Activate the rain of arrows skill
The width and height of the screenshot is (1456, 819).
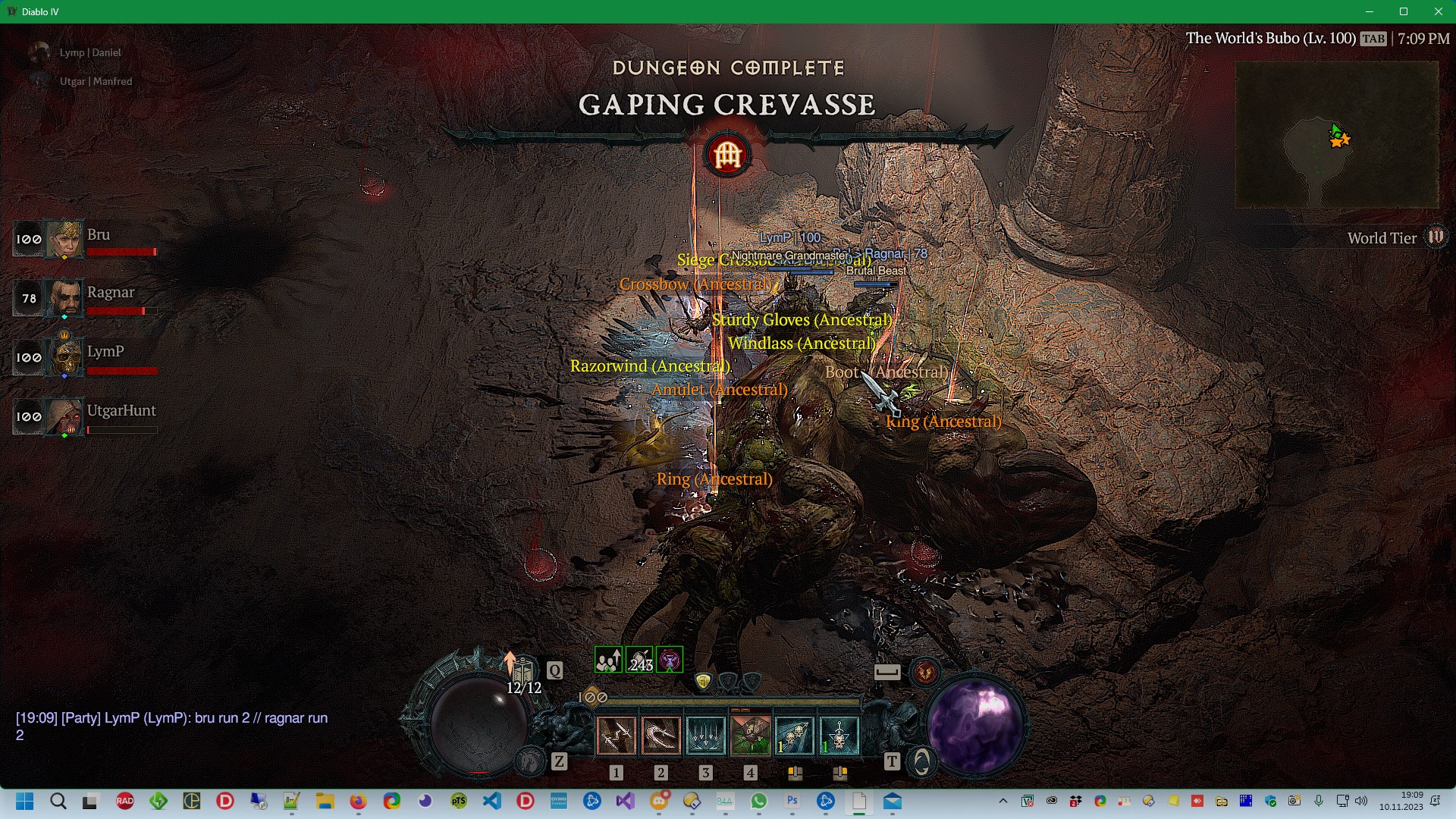(x=705, y=735)
